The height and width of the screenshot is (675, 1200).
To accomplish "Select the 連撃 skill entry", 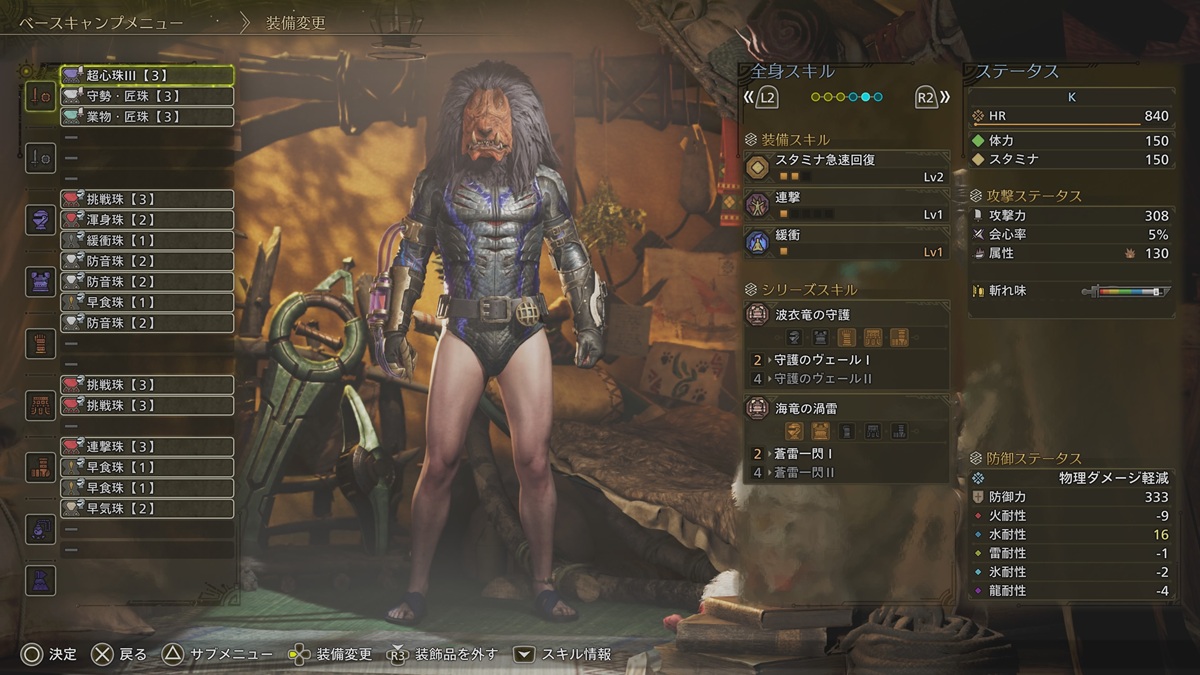I will coord(847,205).
